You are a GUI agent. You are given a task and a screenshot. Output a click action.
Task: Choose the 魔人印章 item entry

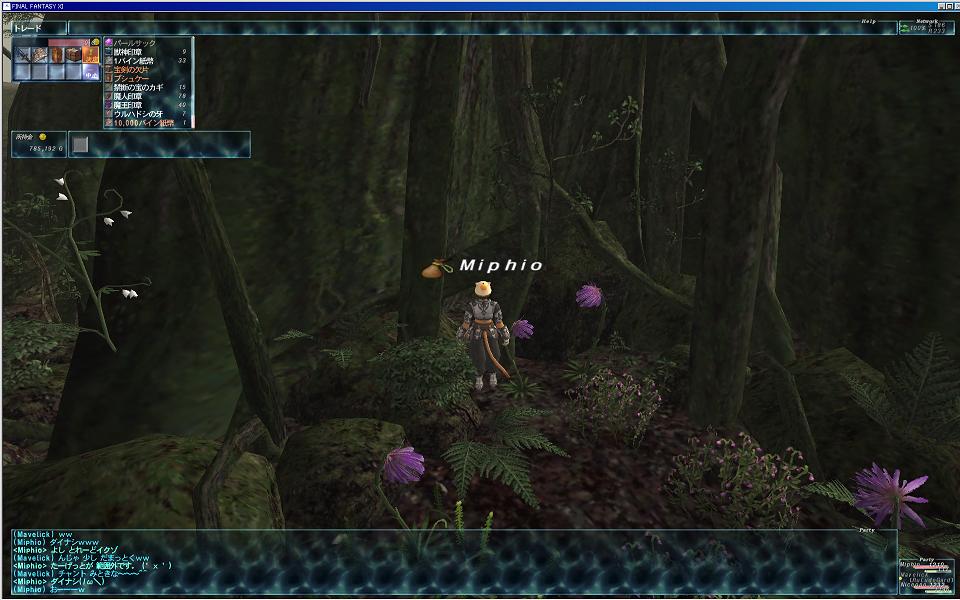pos(135,96)
